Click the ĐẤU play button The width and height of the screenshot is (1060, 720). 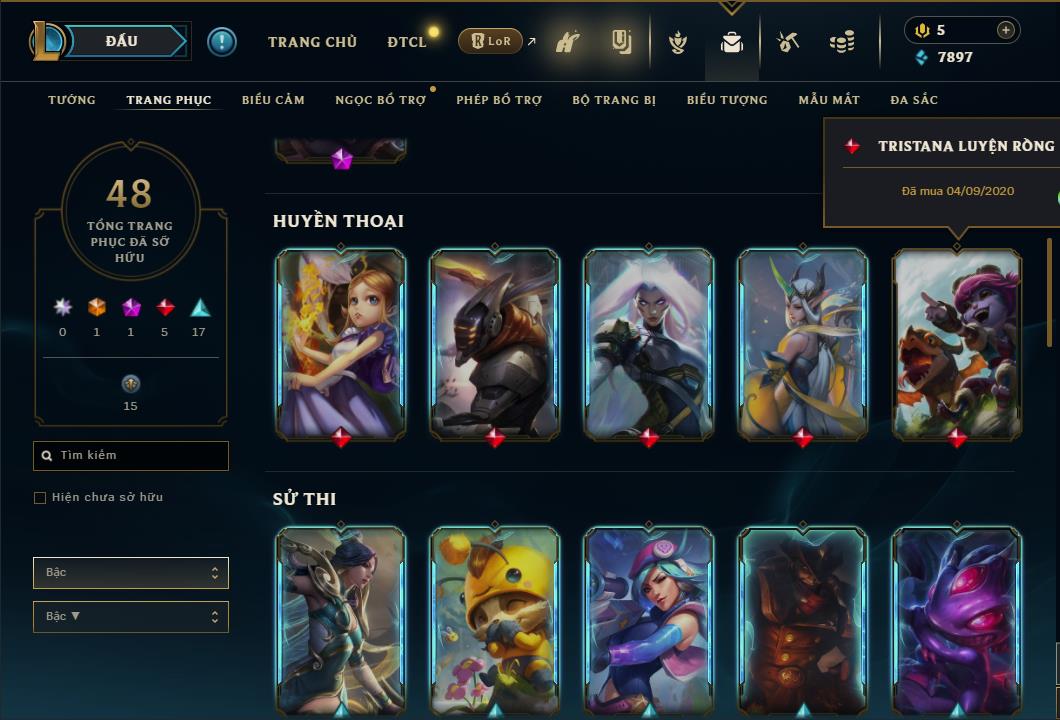123,41
